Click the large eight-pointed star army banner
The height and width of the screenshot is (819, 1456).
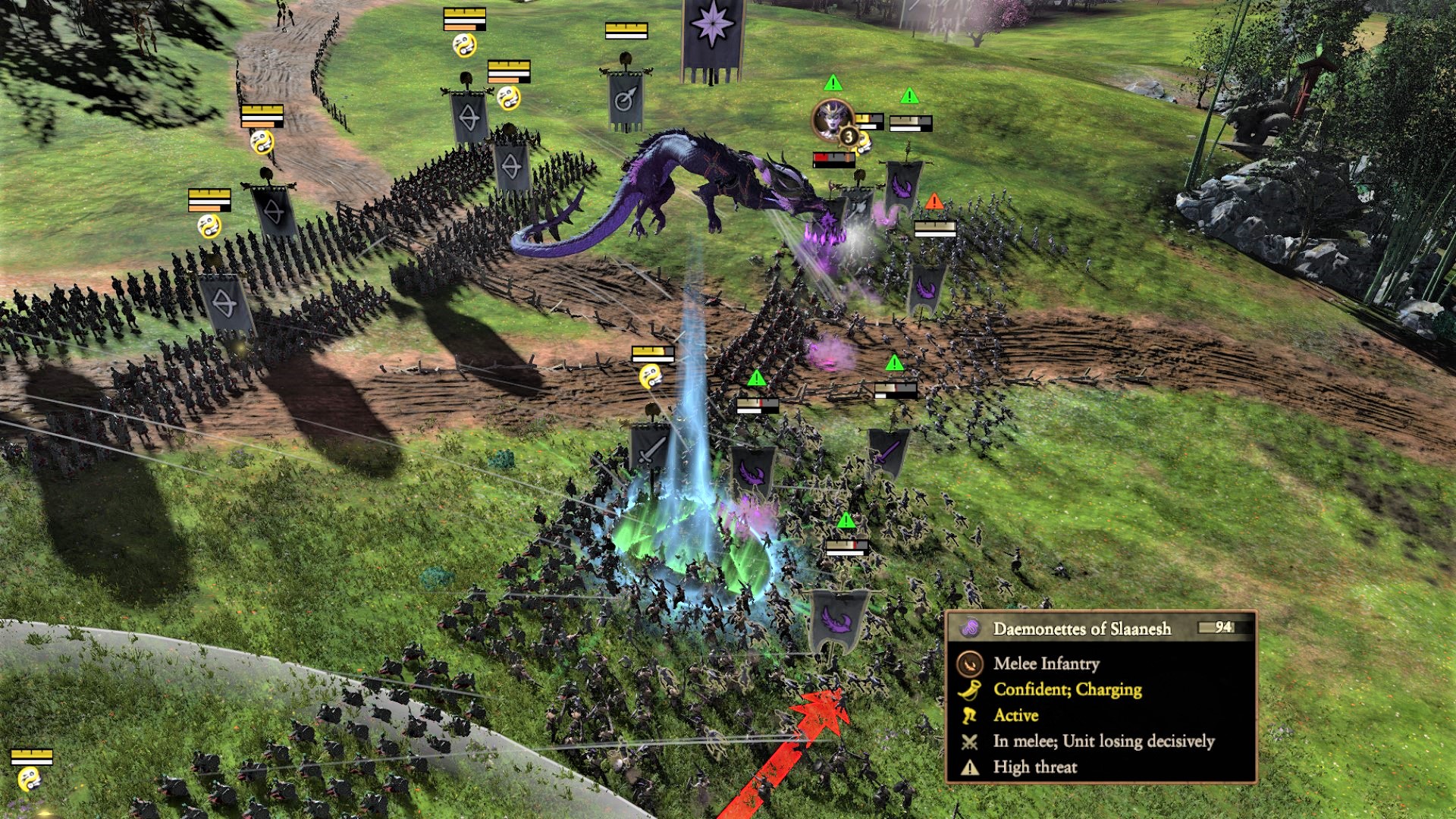point(712,34)
